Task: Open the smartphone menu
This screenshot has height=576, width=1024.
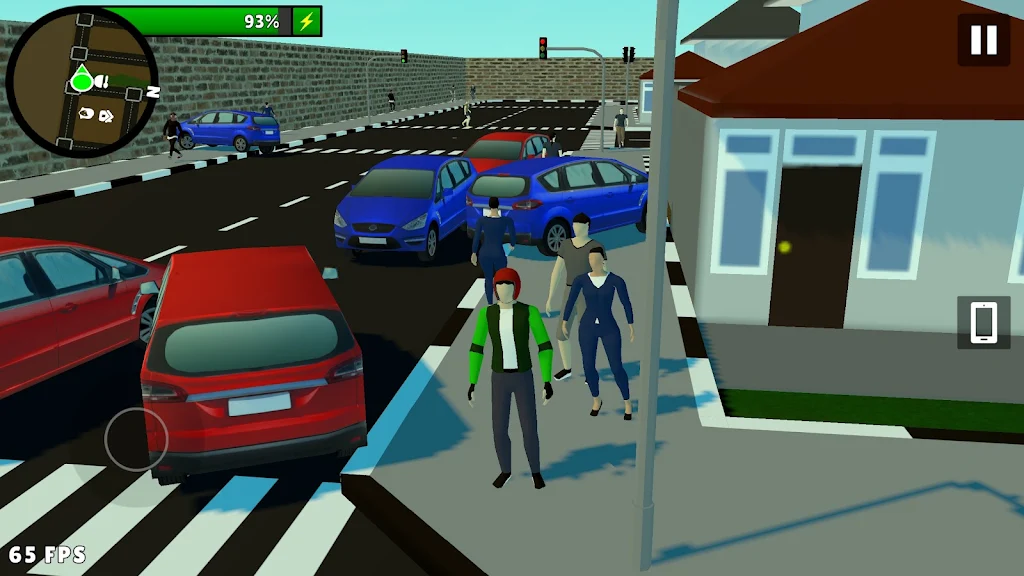Action: pos(983,322)
